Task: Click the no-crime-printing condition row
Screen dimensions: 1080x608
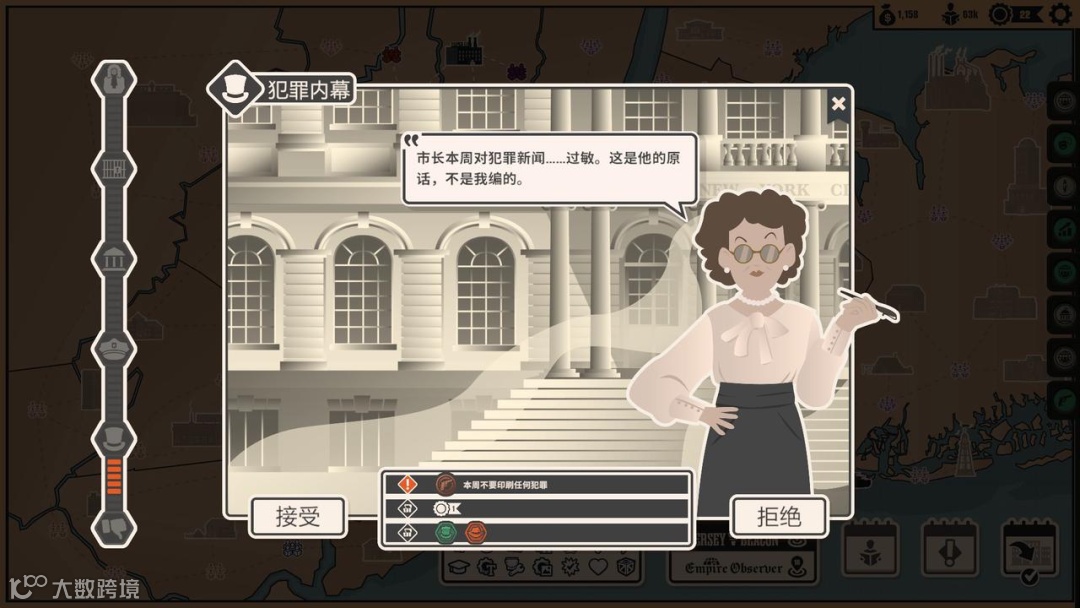Action: [535, 485]
